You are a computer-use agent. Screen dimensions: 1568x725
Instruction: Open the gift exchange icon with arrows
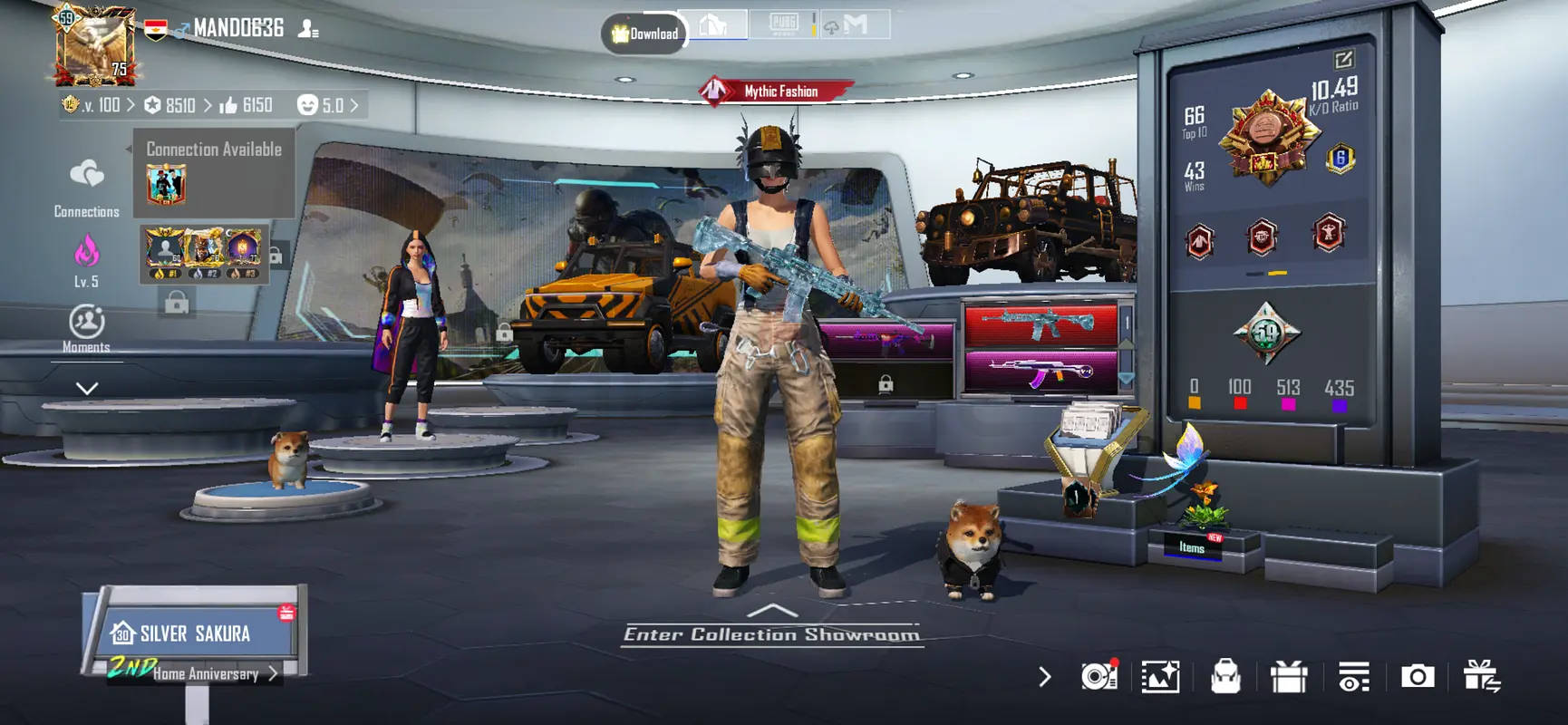click(x=1482, y=676)
